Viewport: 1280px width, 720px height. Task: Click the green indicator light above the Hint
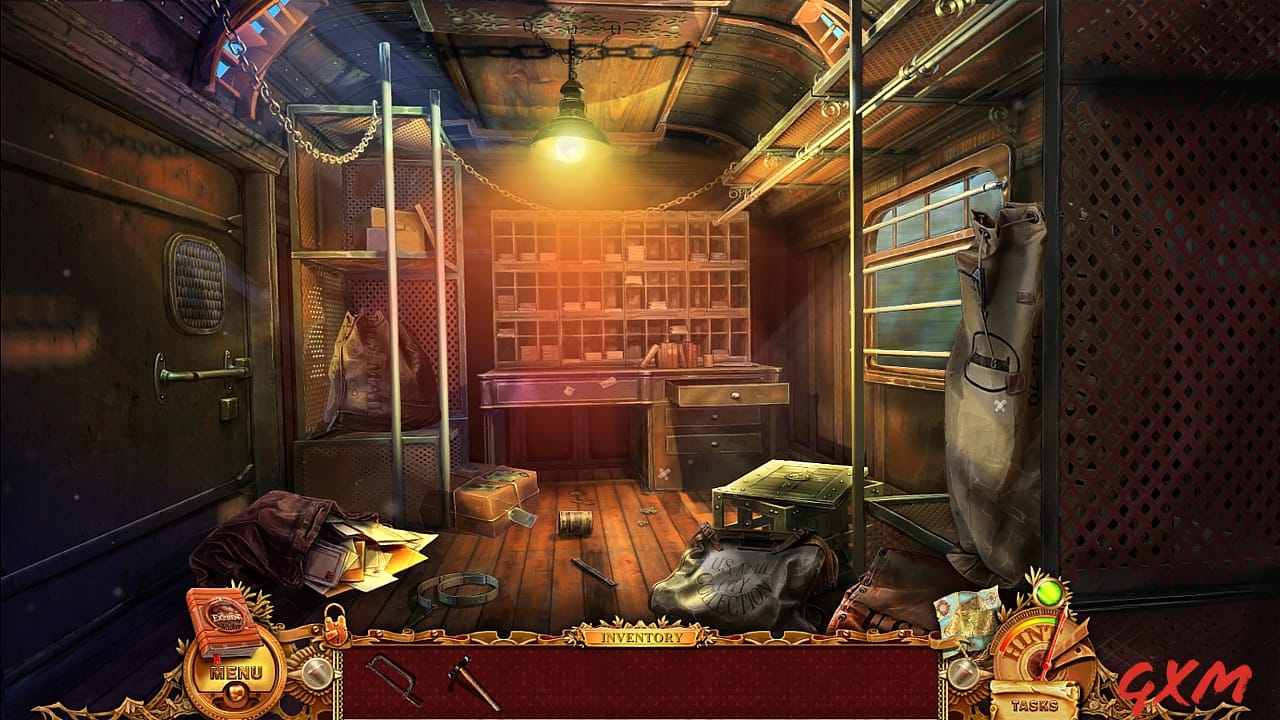[1048, 594]
